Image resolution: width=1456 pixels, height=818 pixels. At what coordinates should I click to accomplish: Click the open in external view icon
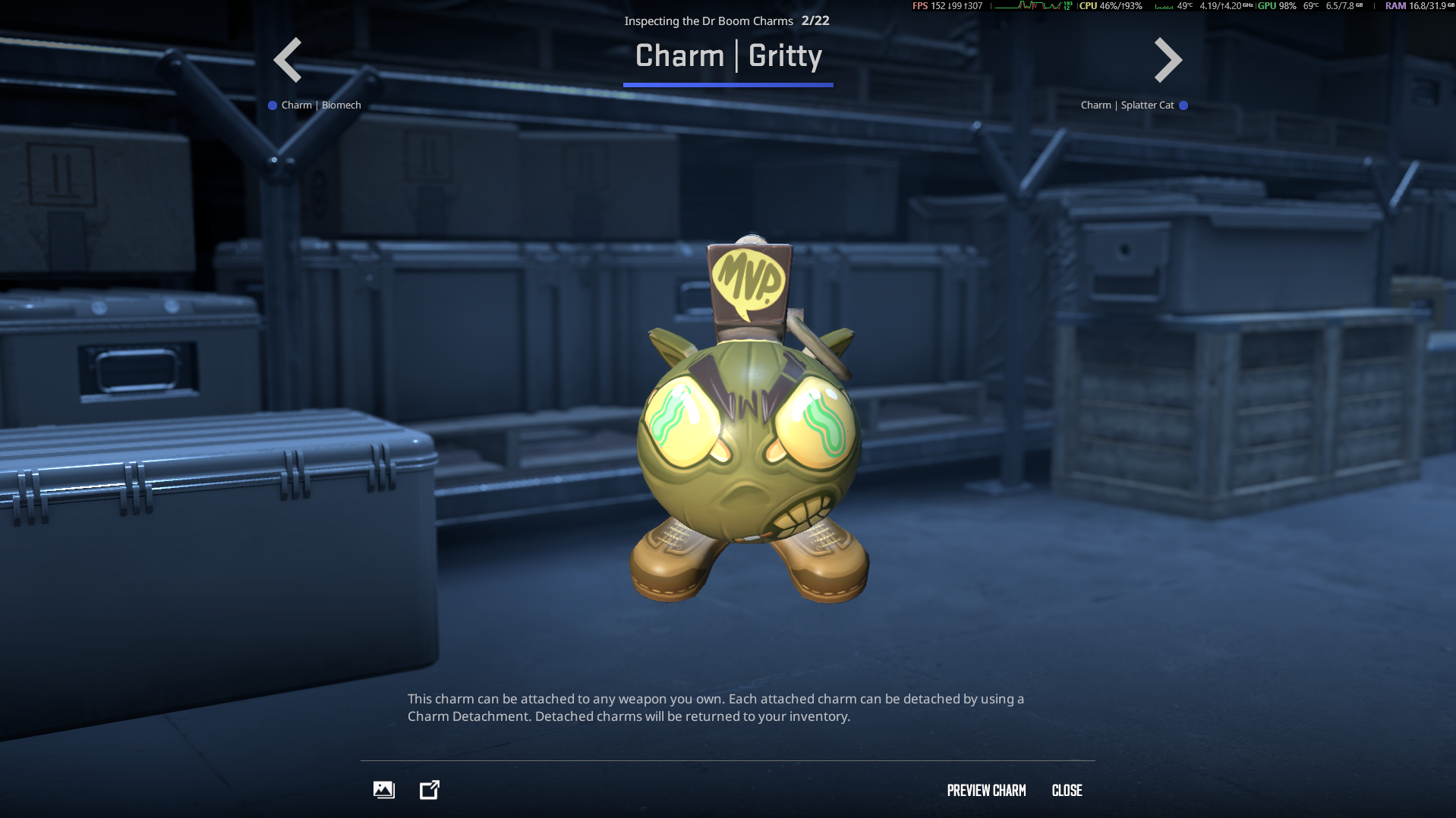pos(430,790)
